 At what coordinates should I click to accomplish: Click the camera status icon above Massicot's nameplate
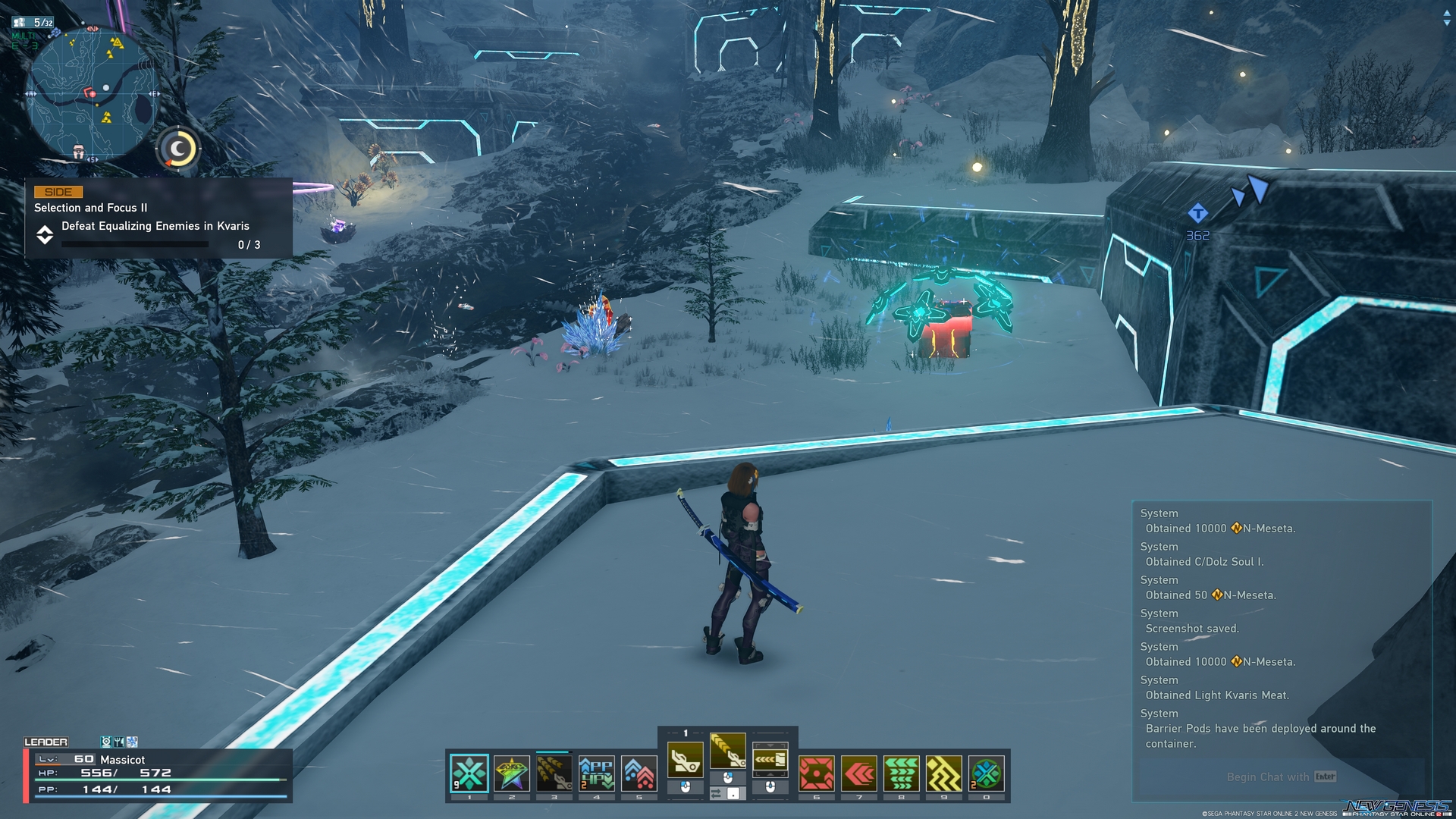point(106,742)
